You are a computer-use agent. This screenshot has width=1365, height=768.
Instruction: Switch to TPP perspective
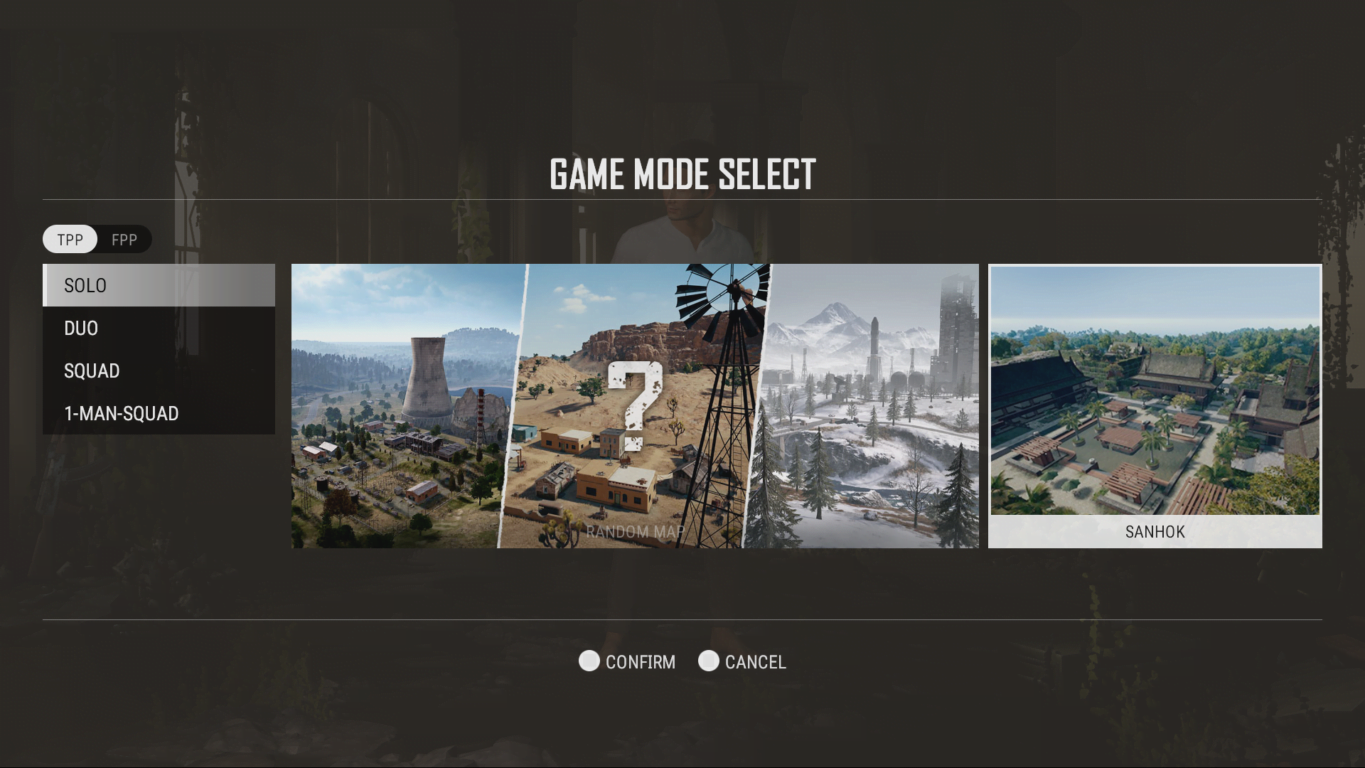pyautogui.click(x=70, y=240)
